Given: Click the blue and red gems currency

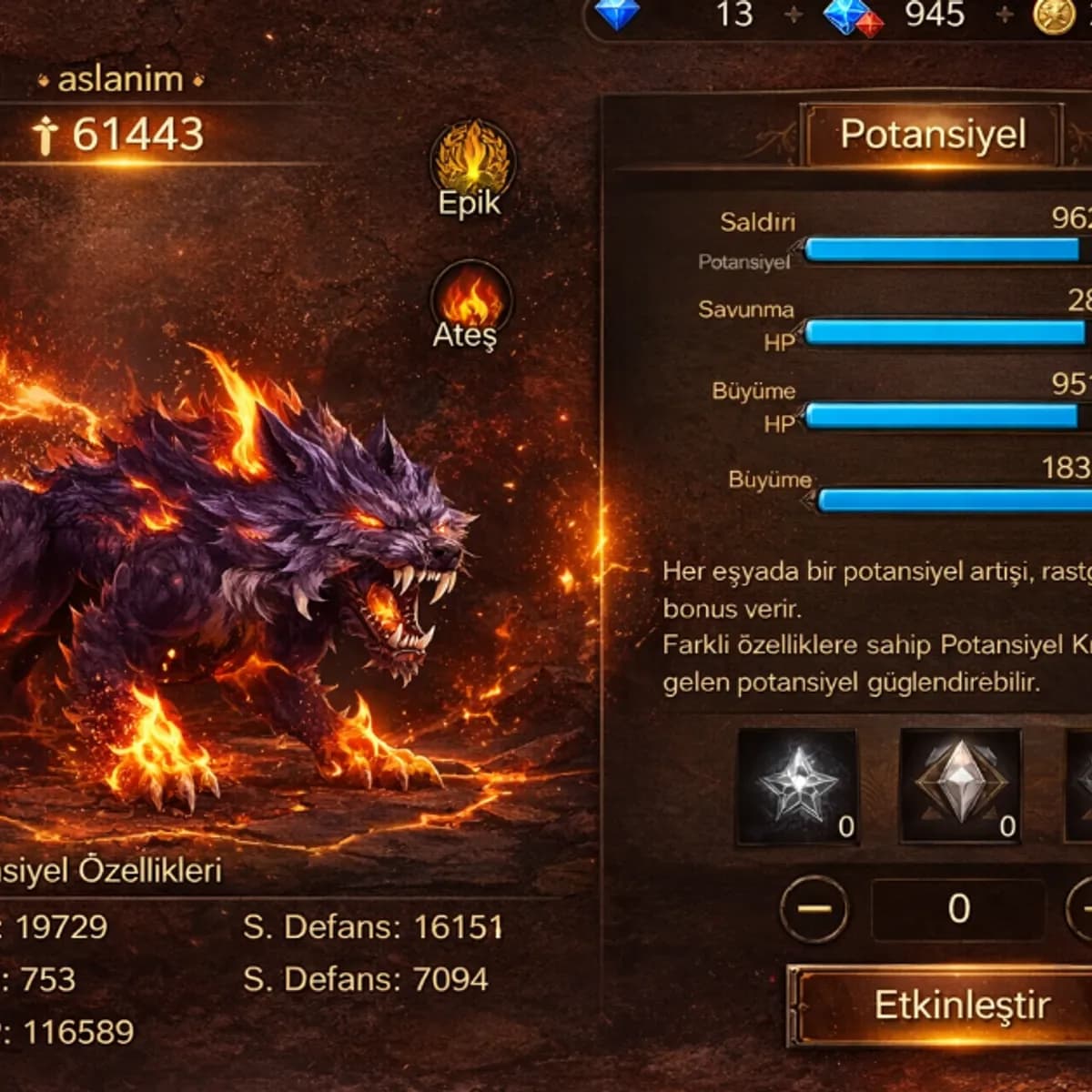Looking at the screenshot, I should (852, 16).
